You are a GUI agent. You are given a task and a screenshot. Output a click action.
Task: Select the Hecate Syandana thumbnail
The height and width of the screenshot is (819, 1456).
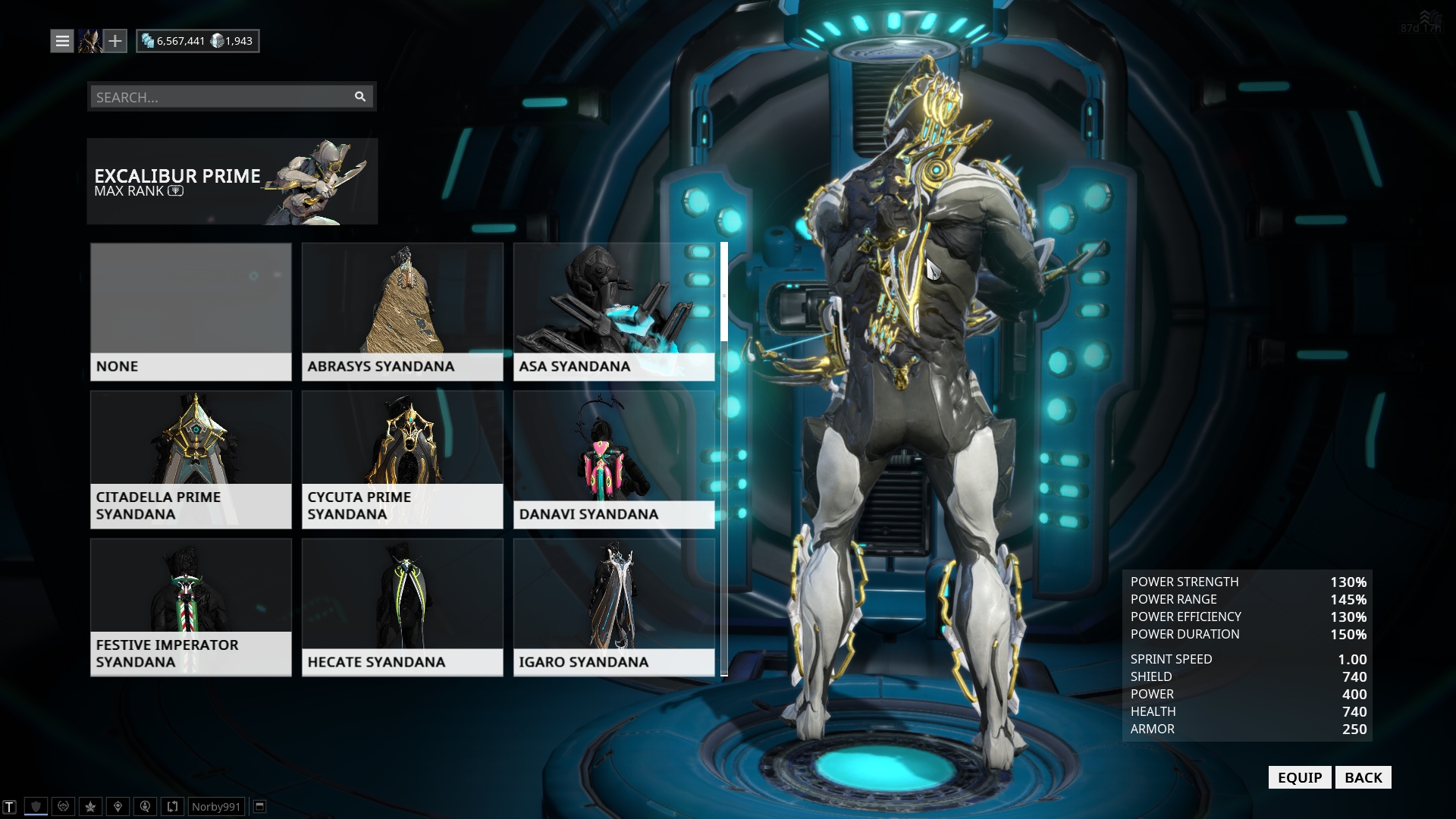[402, 599]
